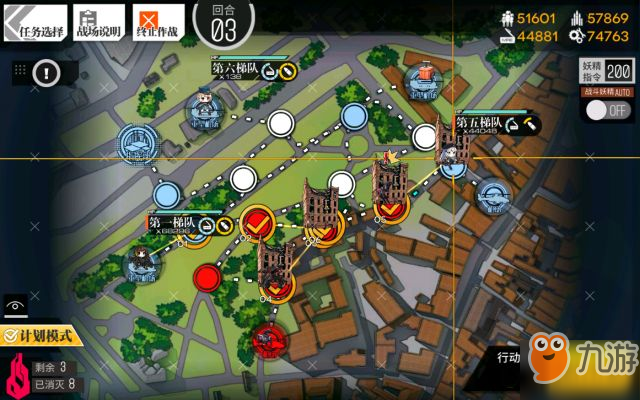640x400 pixels.
Task: Toggle the 战斗妖精 AUTO switch
Action: pyautogui.click(x=605, y=110)
